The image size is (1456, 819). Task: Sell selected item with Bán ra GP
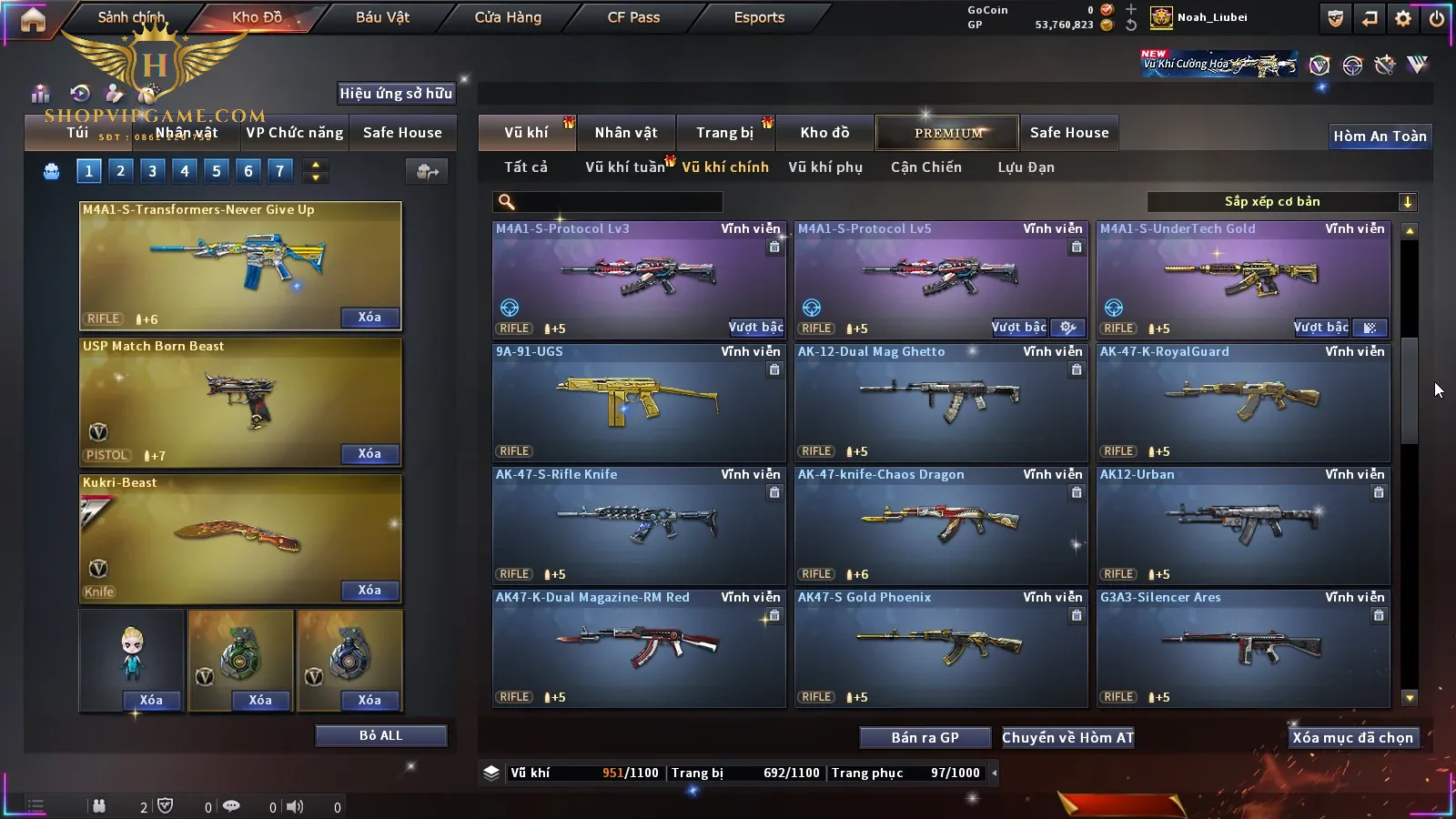click(x=925, y=738)
